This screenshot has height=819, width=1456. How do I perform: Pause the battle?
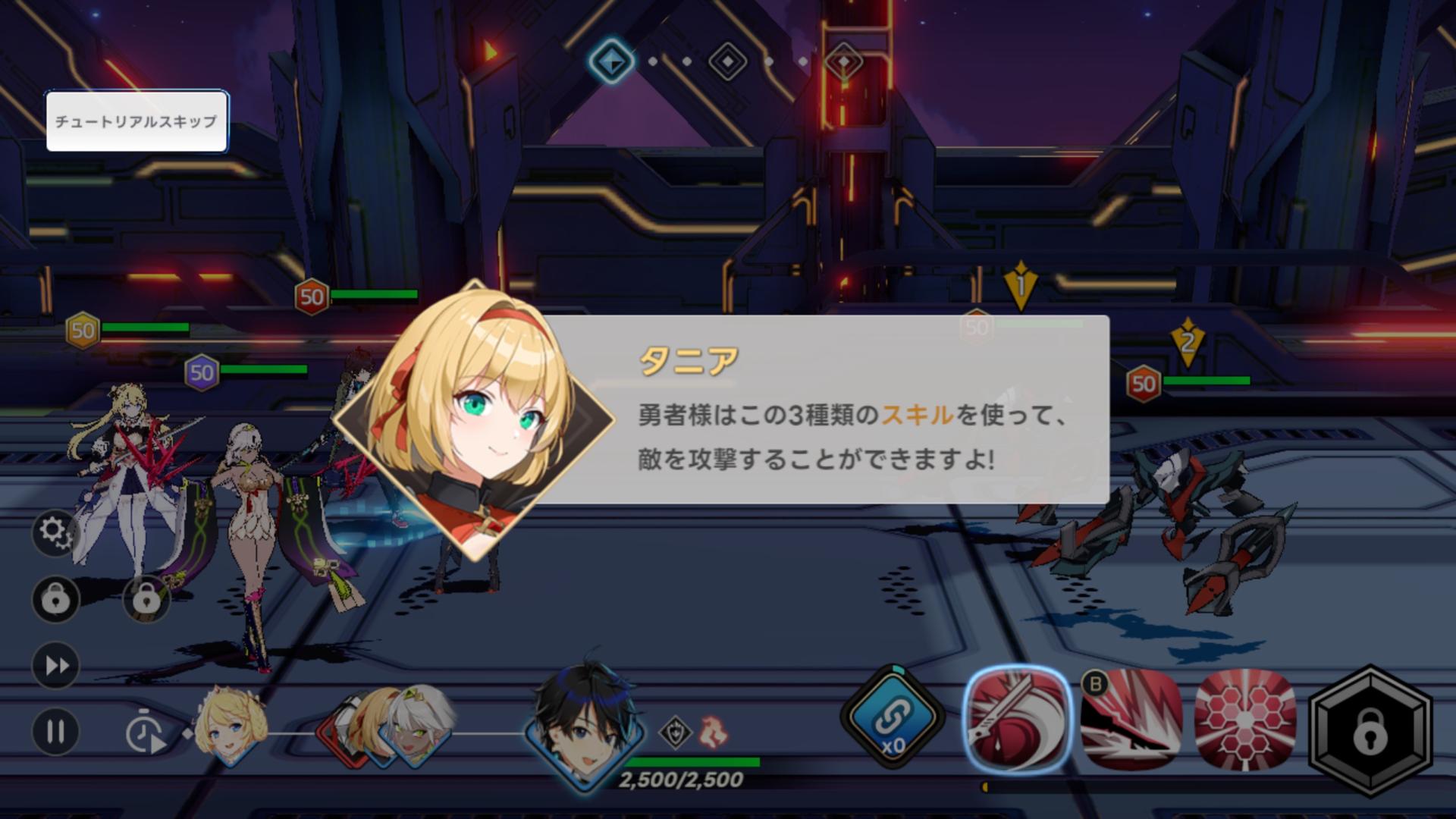pyautogui.click(x=55, y=732)
